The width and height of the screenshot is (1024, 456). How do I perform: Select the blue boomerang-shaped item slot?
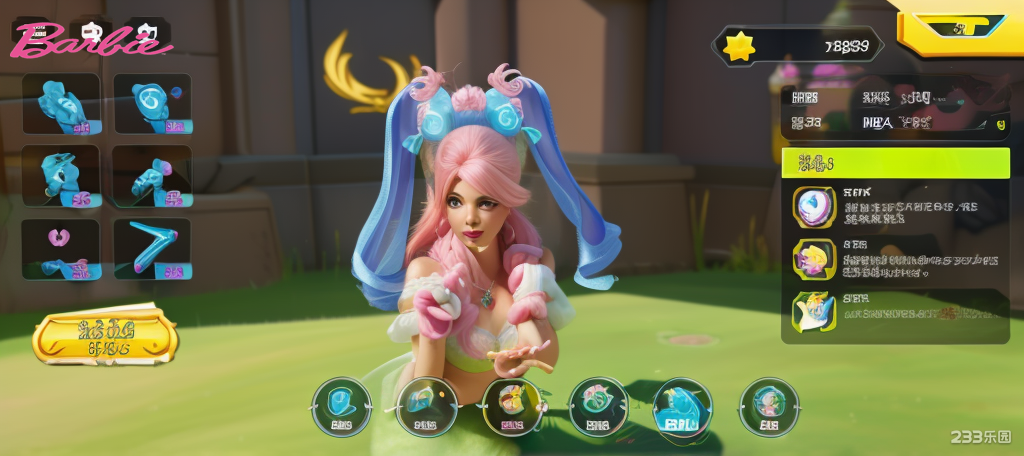pos(152,248)
